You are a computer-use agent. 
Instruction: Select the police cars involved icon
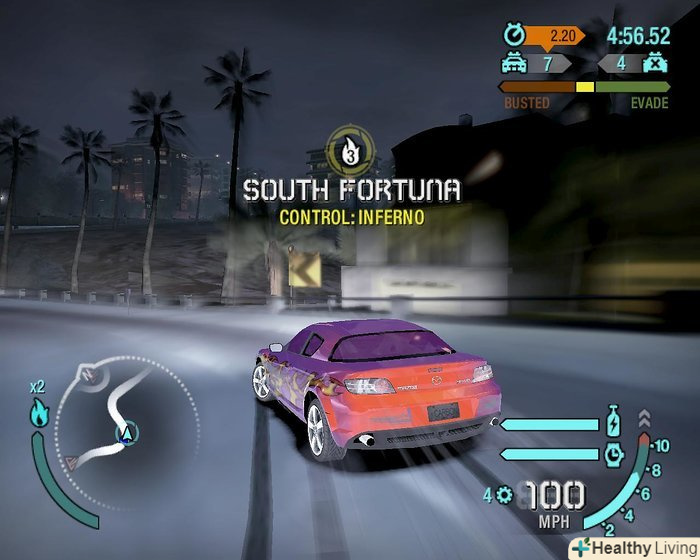(x=514, y=63)
